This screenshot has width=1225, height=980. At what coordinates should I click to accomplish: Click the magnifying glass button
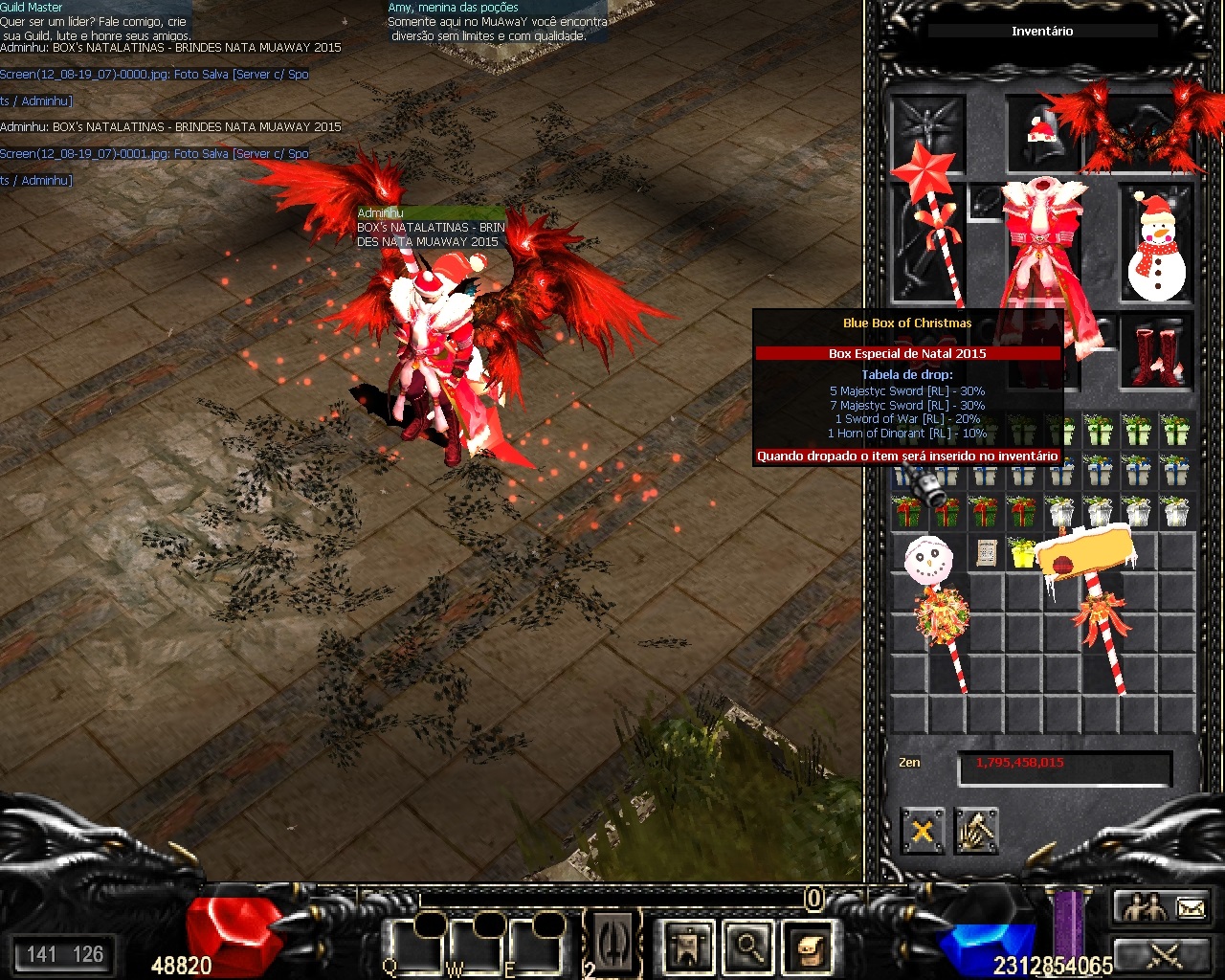pyautogui.click(x=749, y=946)
